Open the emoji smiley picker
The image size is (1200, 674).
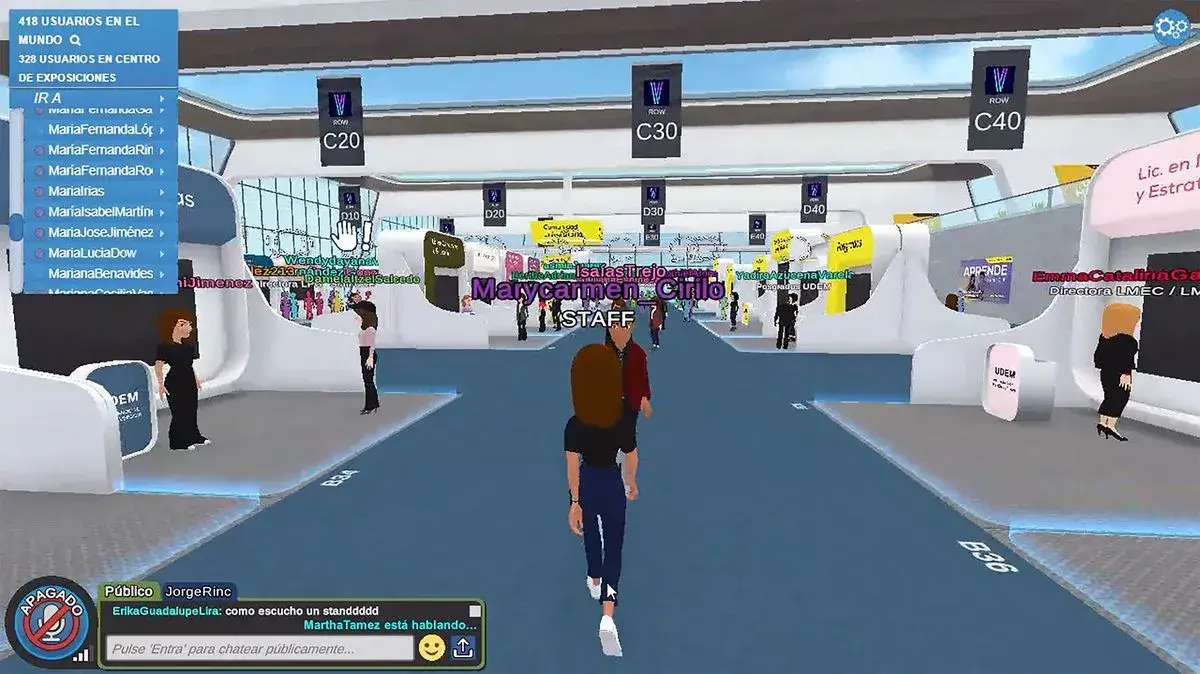point(432,648)
